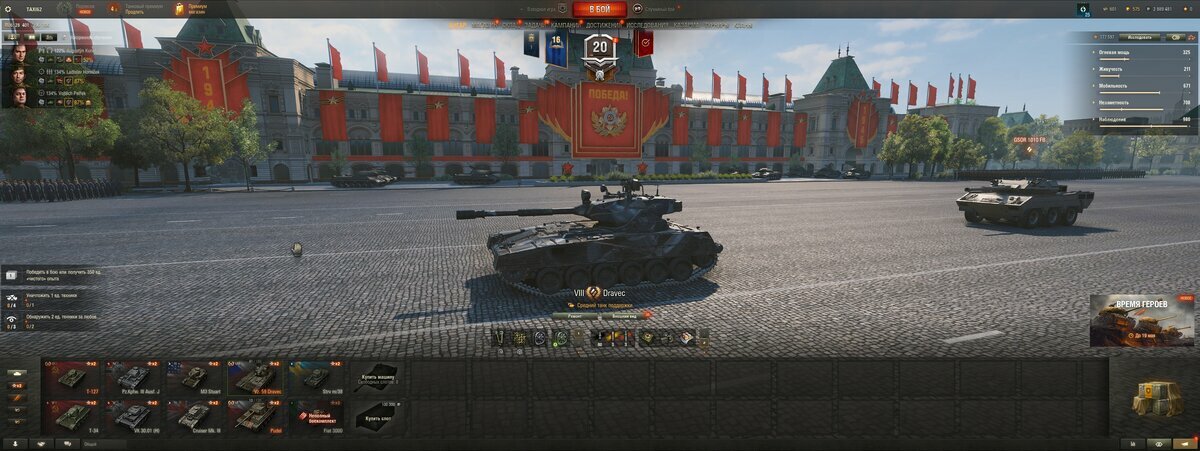Start battle with the red В БОЙ button

599,9
